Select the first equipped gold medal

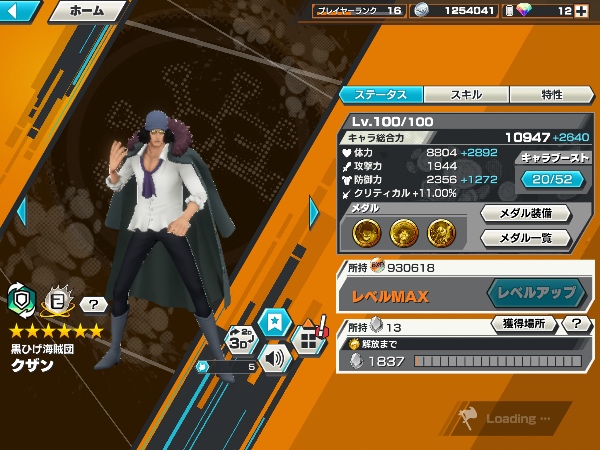point(368,232)
